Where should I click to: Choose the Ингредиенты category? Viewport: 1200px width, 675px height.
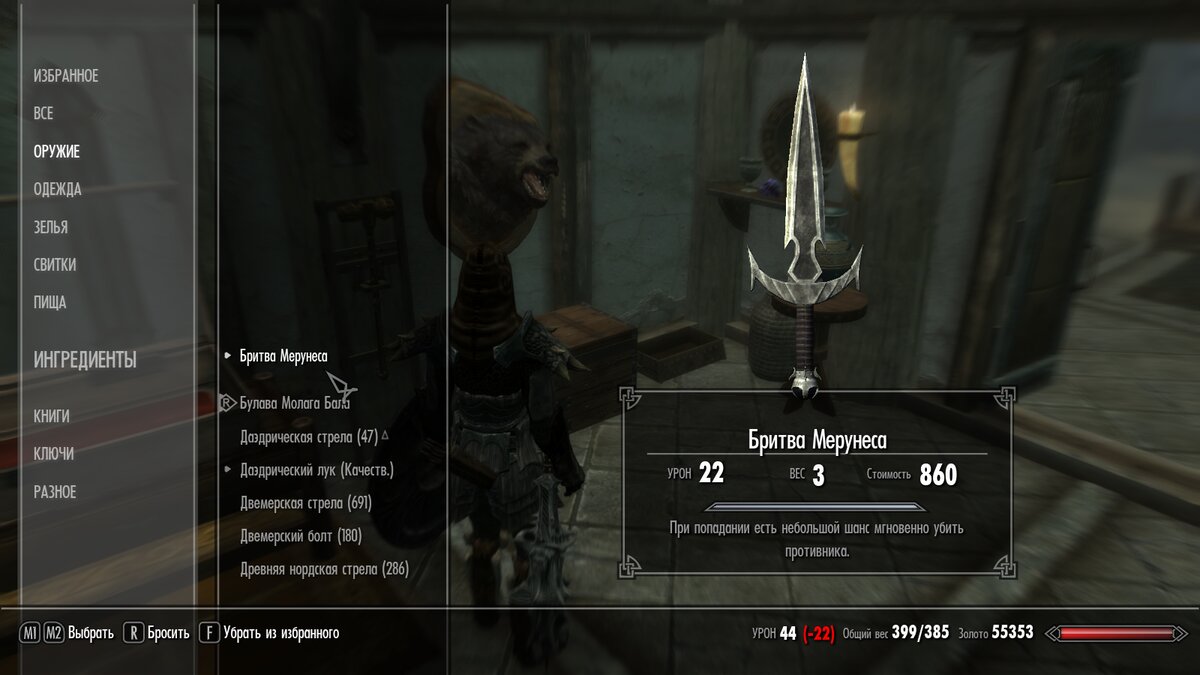click(x=85, y=360)
